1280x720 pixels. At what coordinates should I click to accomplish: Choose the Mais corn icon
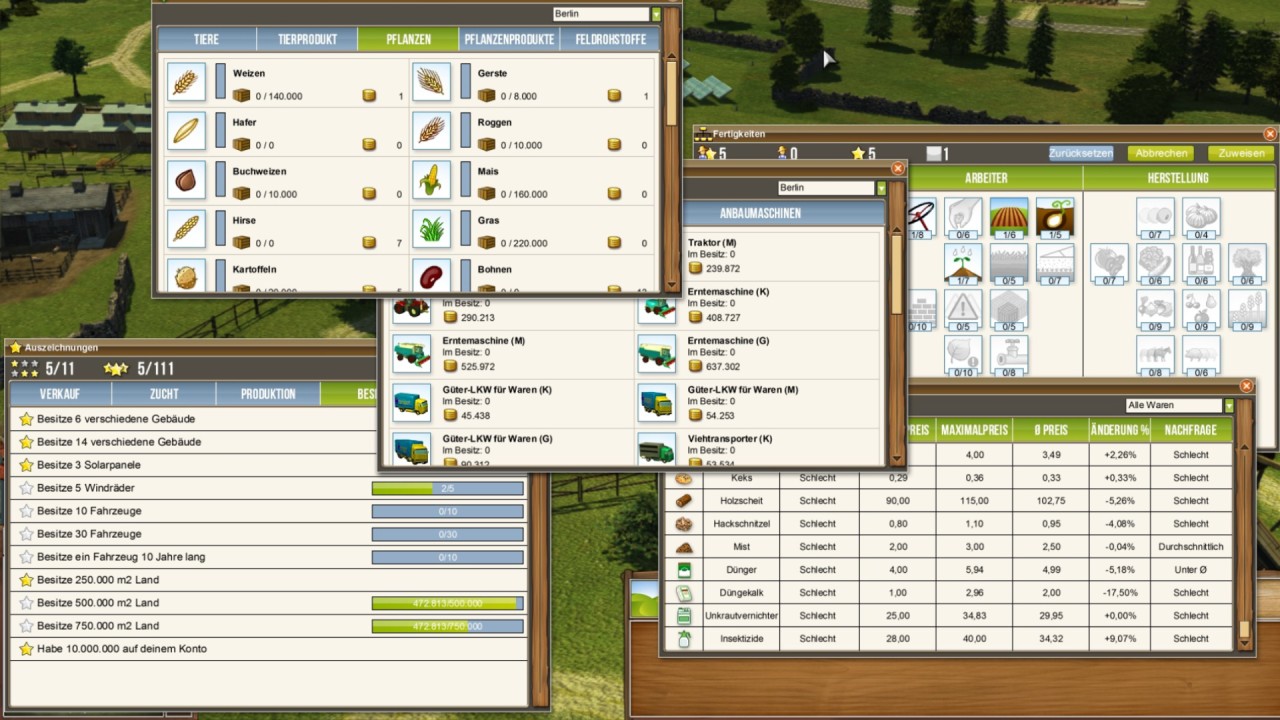pyautogui.click(x=431, y=180)
